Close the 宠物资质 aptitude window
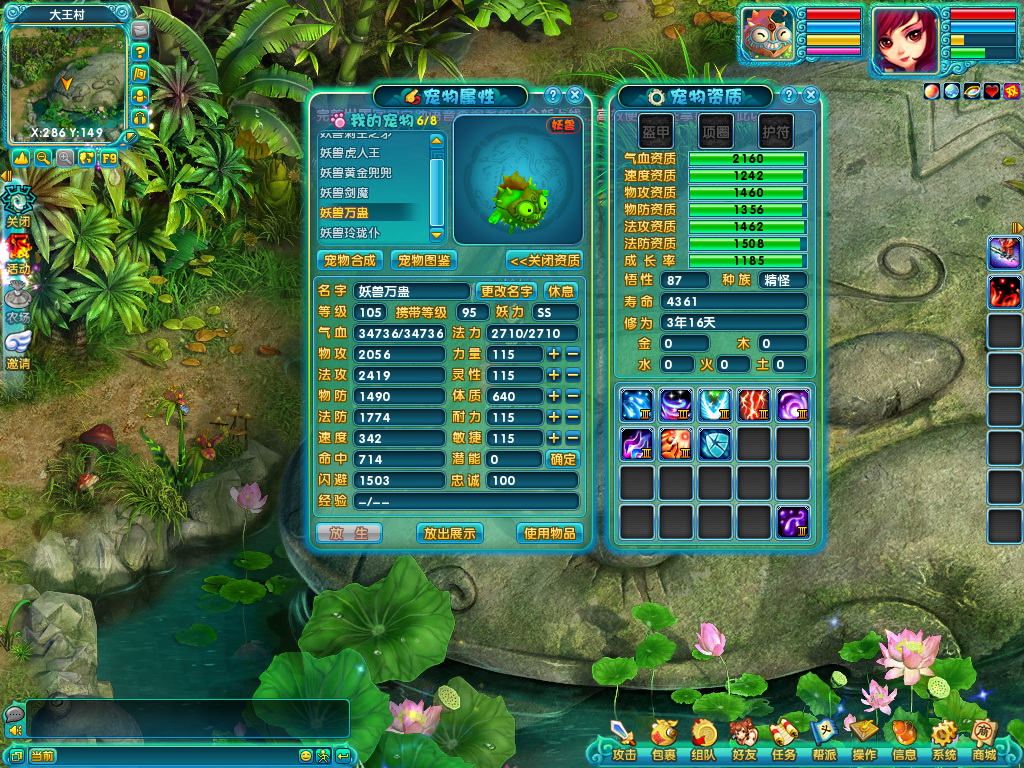This screenshot has width=1024, height=768. coord(811,95)
